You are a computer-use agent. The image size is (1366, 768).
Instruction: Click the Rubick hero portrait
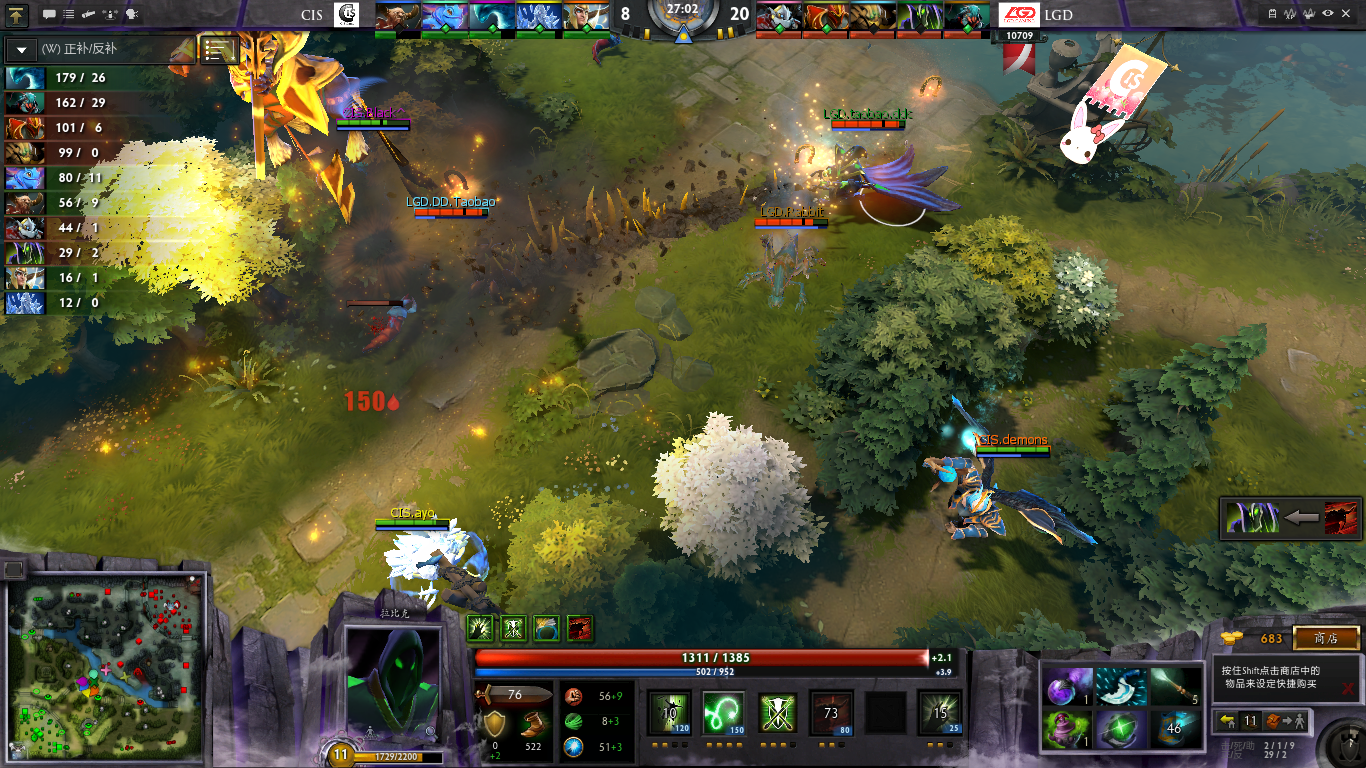tap(392, 685)
